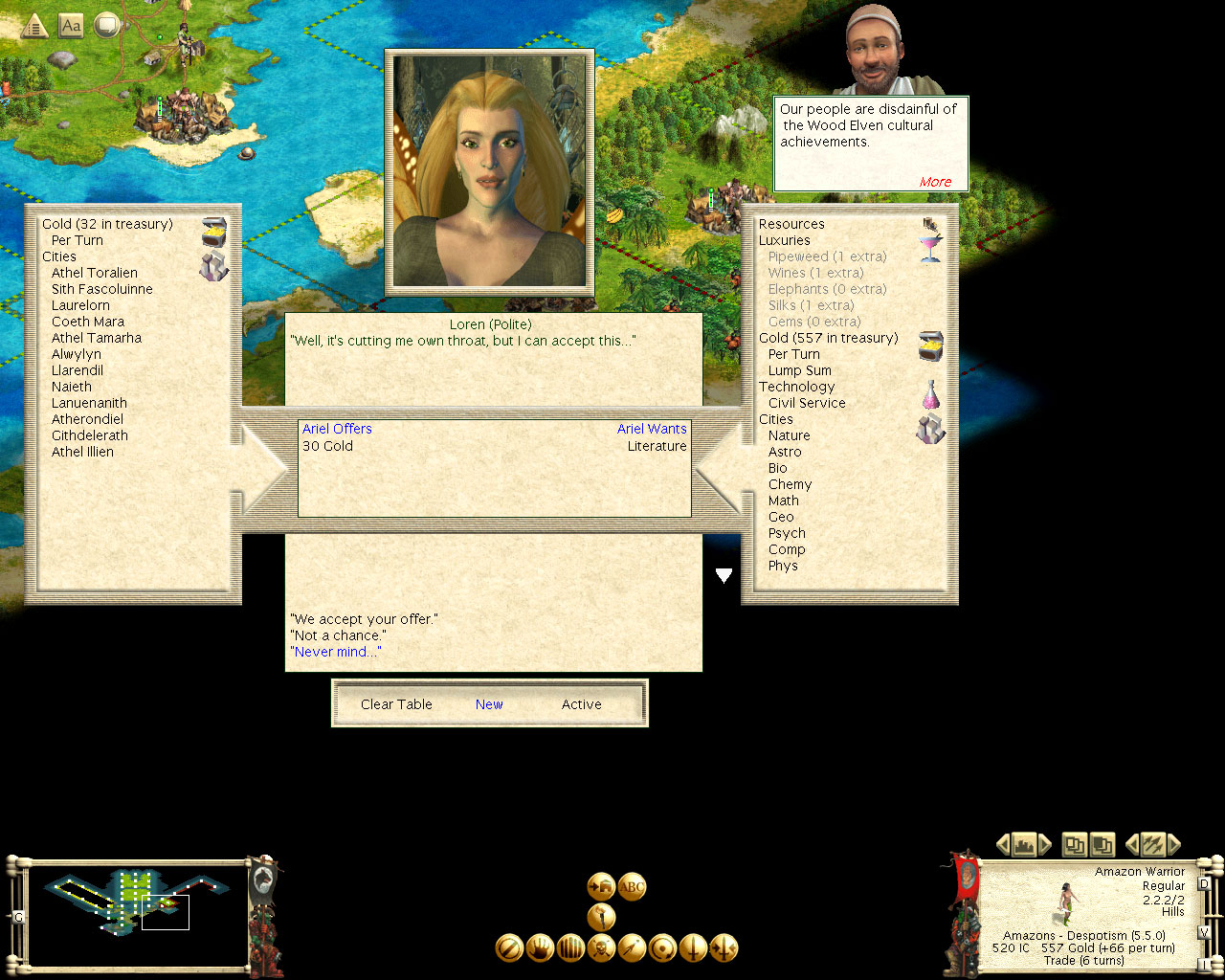Click the Aa text display icon
Image resolution: width=1225 pixels, height=980 pixels.
point(70,26)
